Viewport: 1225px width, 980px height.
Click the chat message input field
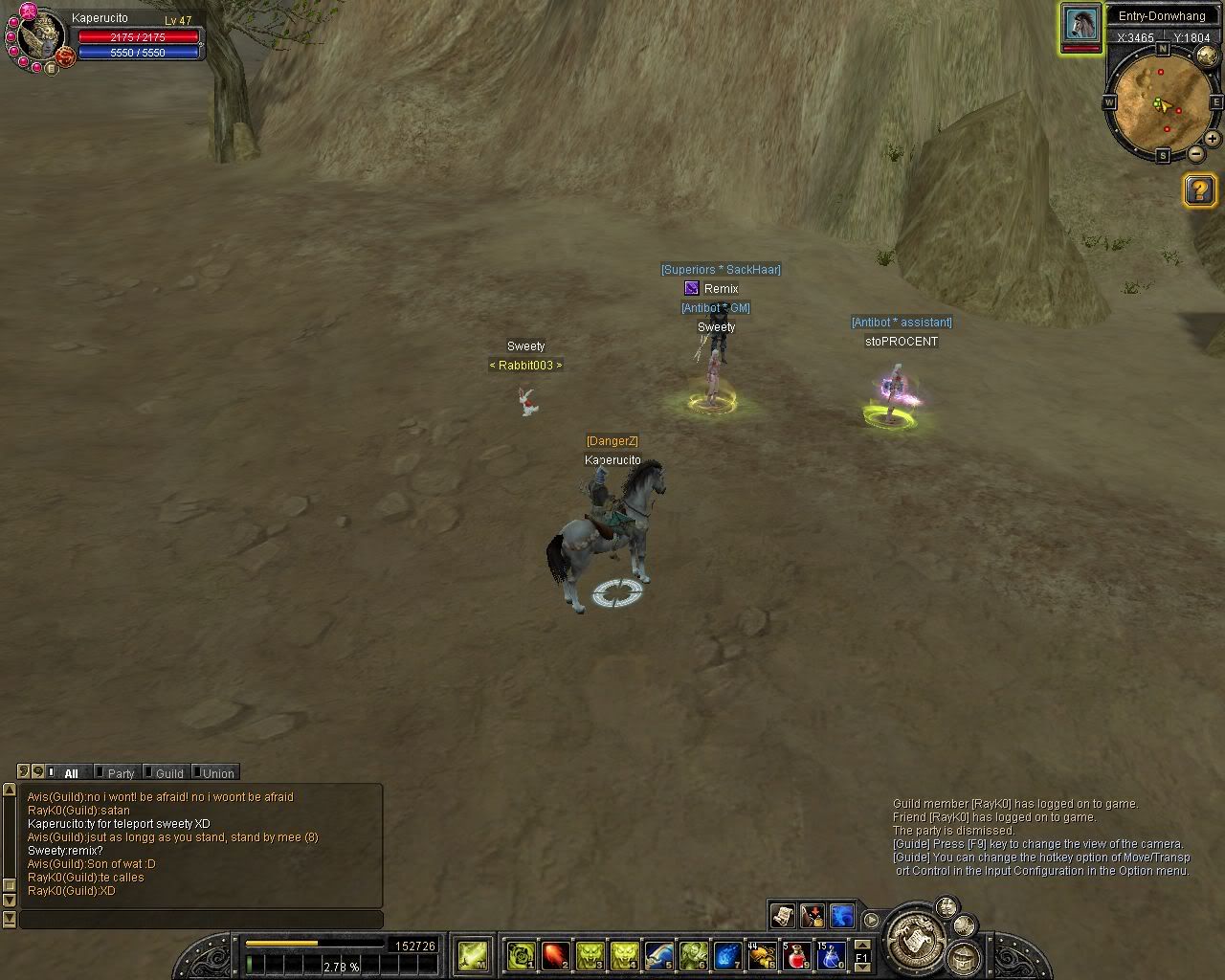[x=201, y=920]
